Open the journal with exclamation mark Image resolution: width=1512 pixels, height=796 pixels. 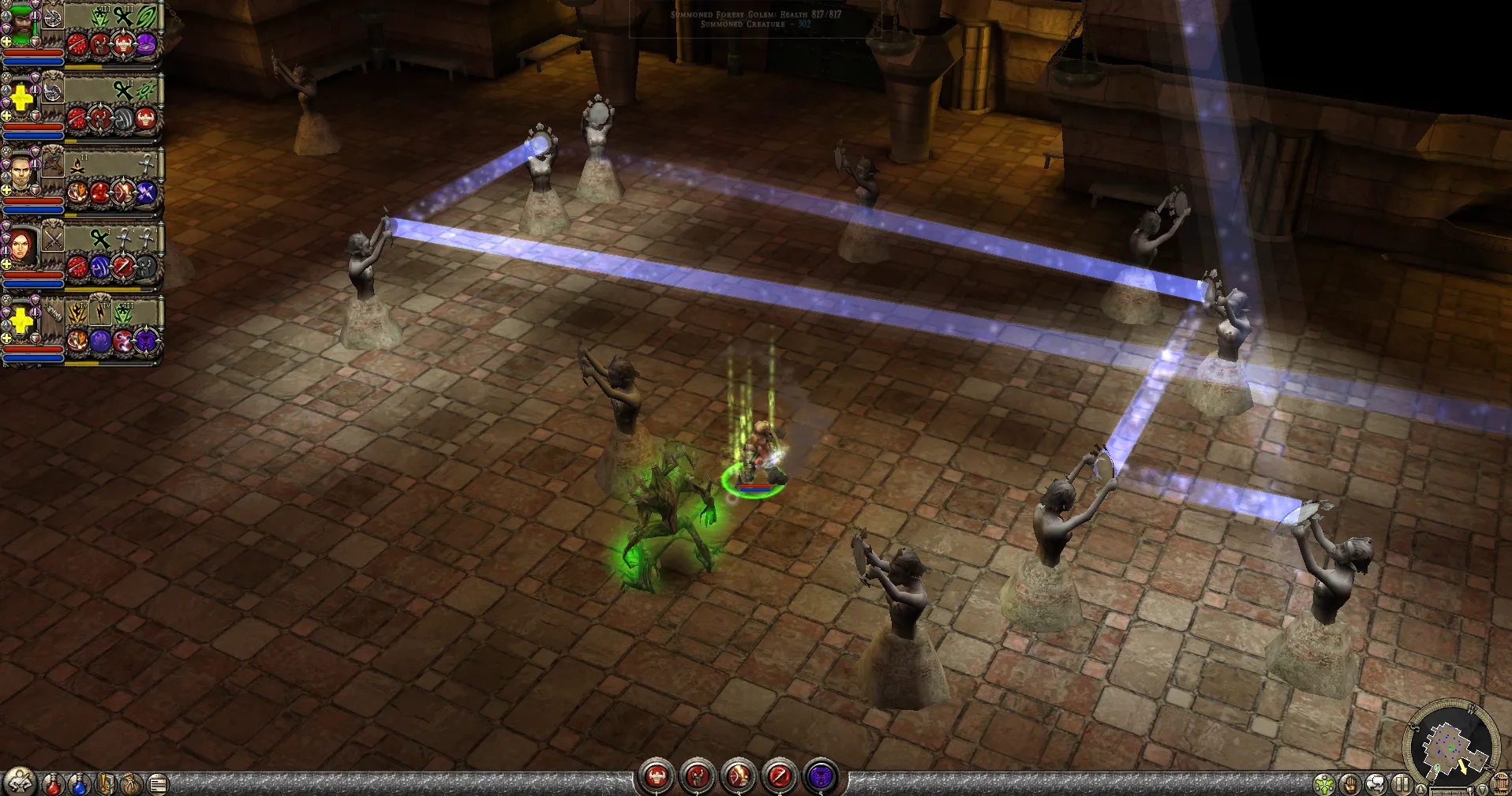tap(106, 784)
